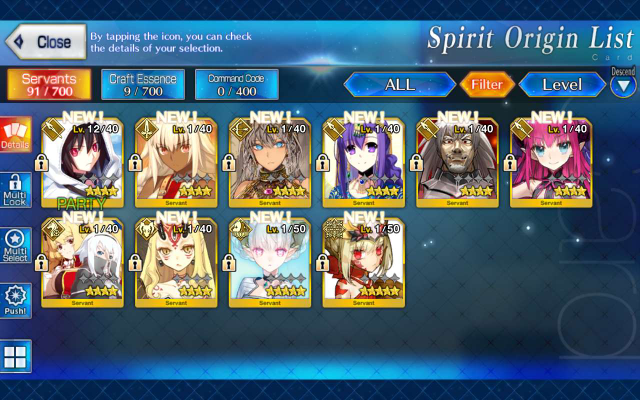Turn on Multi Select mode
Screen dimensions: 640x400
[16, 246]
